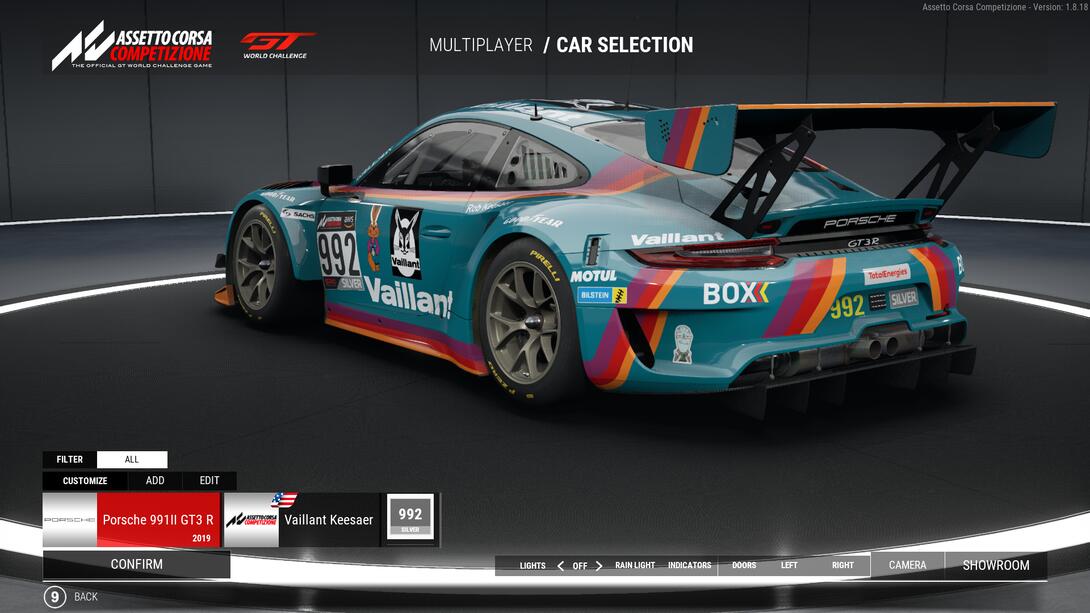This screenshot has height=613, width=1090.
Task: Open the right door
Action: tap(843, 566)
